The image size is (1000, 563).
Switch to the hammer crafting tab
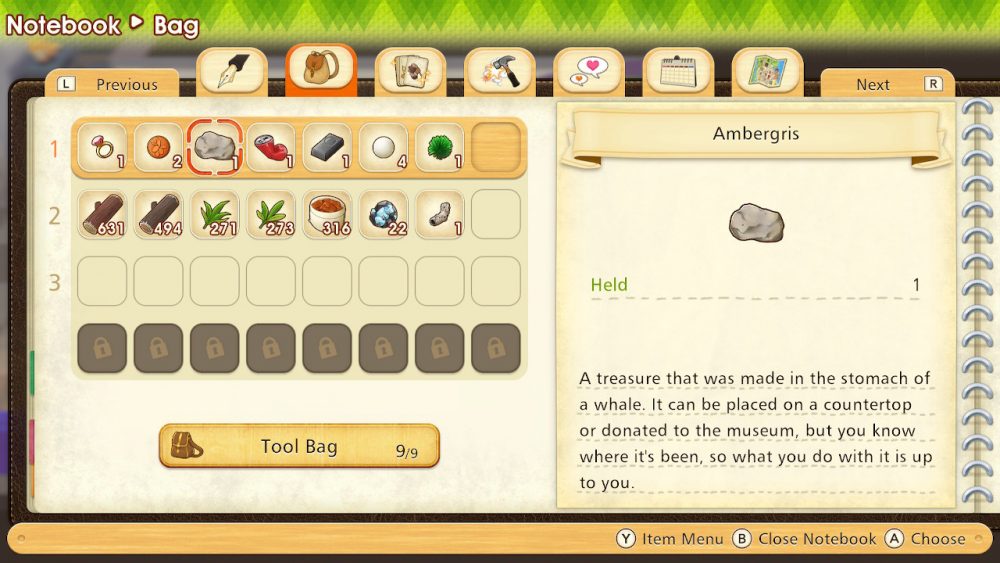[499, 72]
